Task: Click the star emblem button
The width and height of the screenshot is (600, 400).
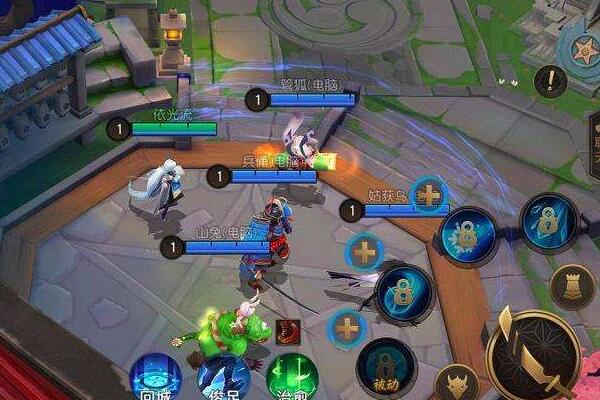Action: [x=583, y=50]
